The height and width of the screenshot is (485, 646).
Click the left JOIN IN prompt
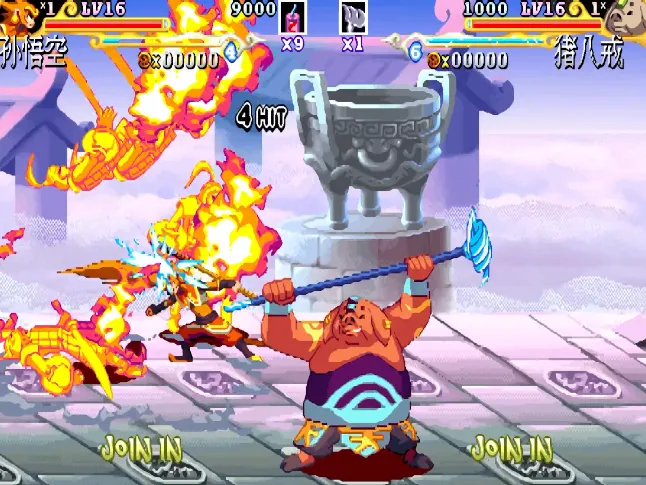click(x=141, y=447)
